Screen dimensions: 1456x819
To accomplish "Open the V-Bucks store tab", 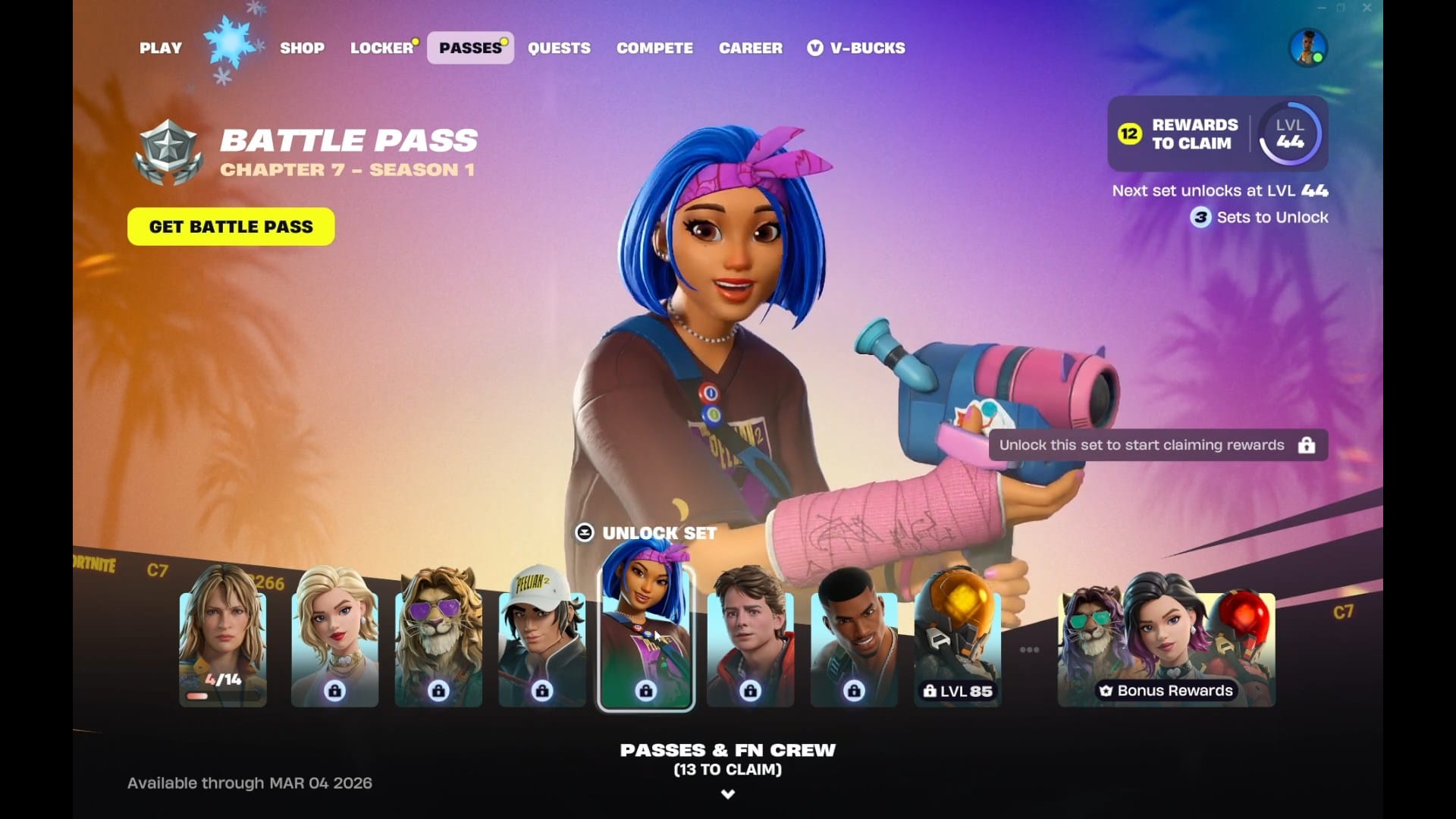I will pos(857,48).
